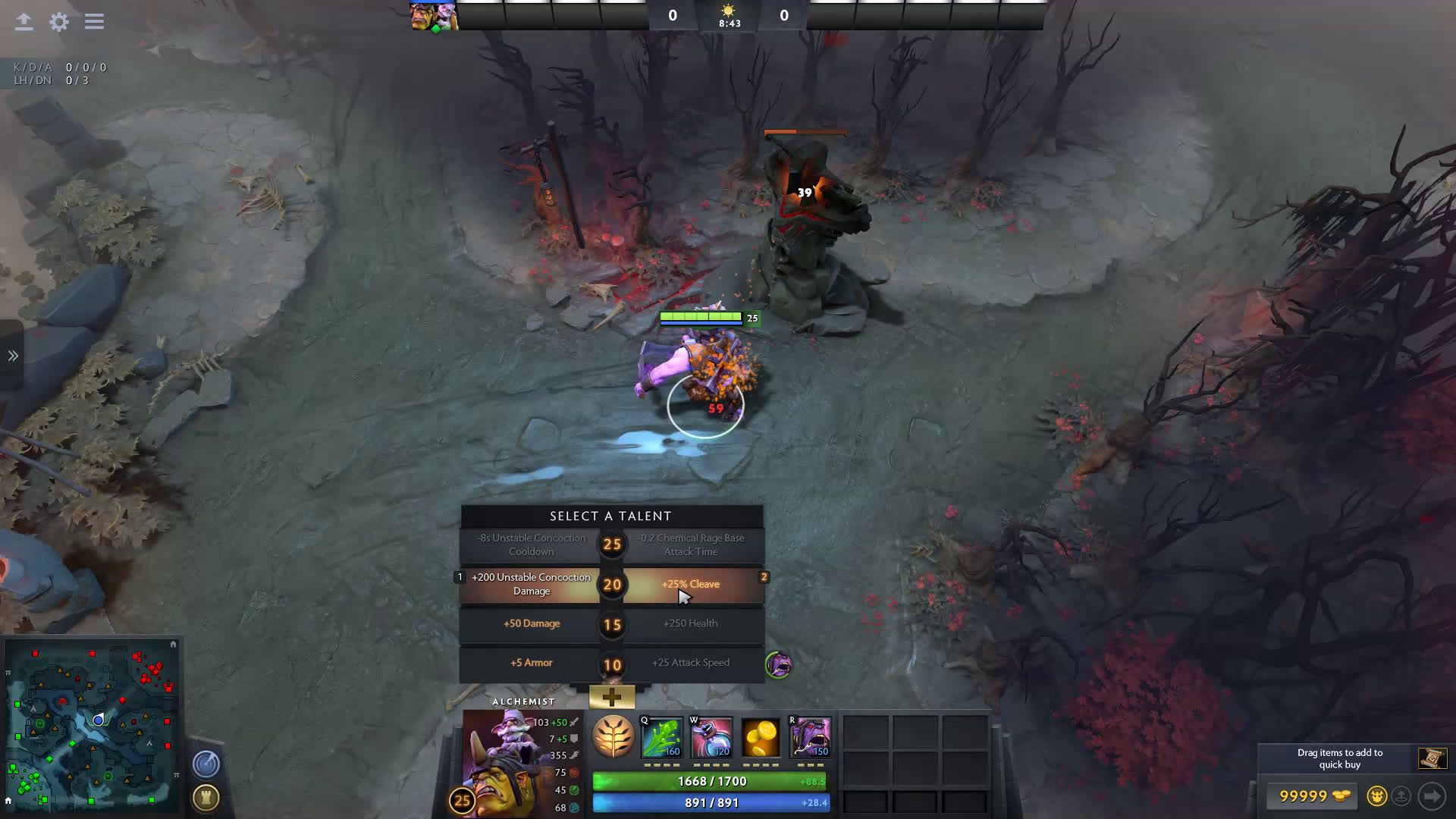Select the courier icon button

[1376, 796]
